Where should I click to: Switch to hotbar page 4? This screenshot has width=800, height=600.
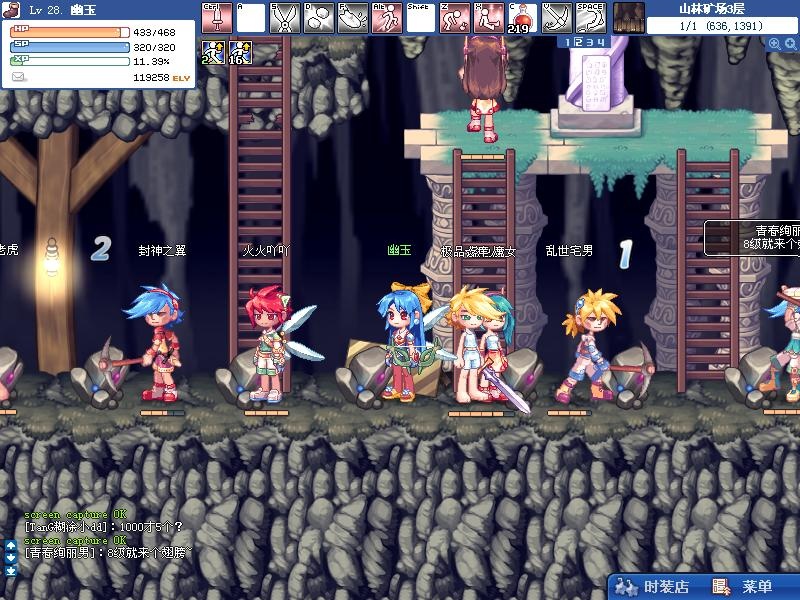pos(601,42)
